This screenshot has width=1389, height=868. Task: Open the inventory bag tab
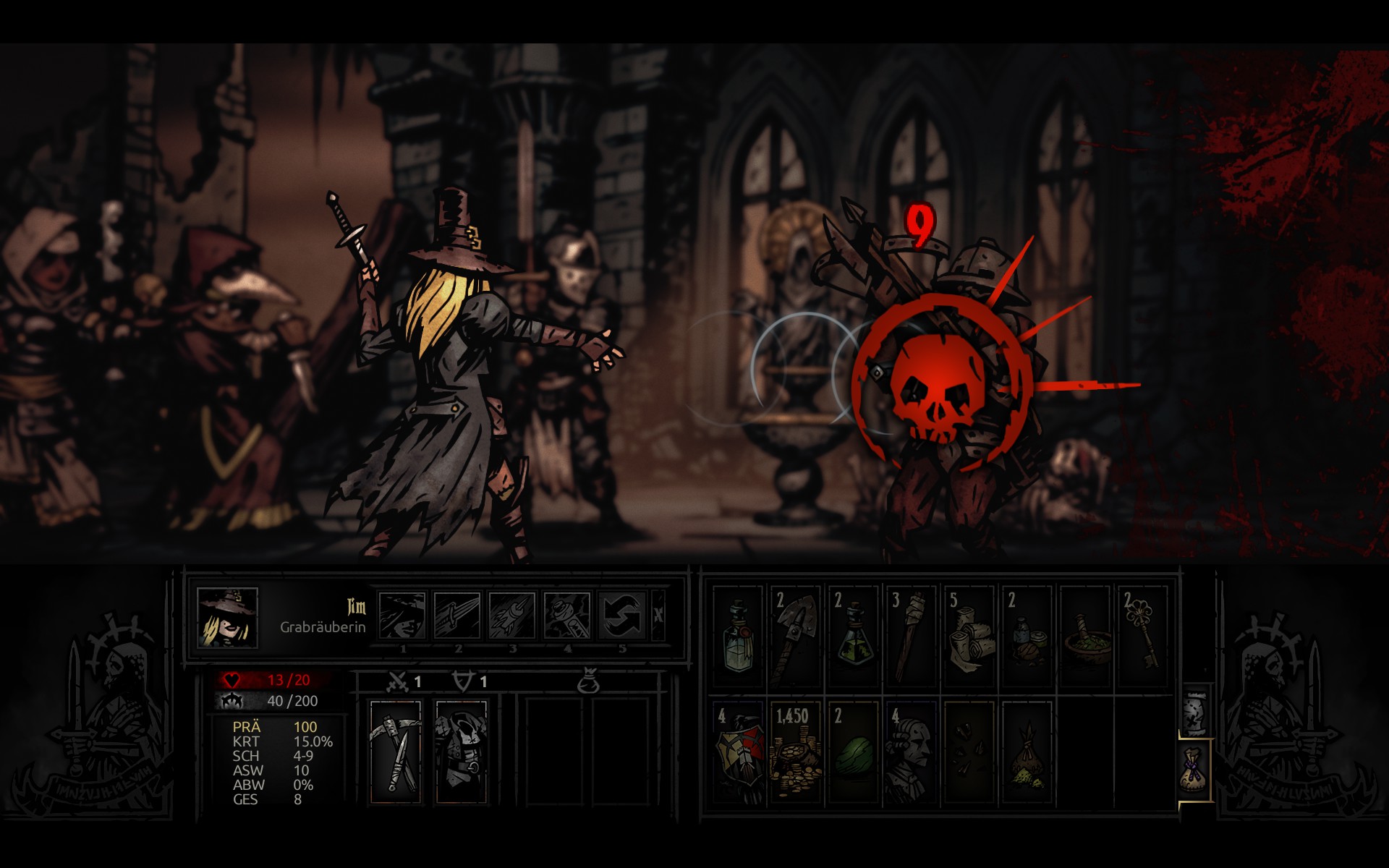[x=1195, y=770]
